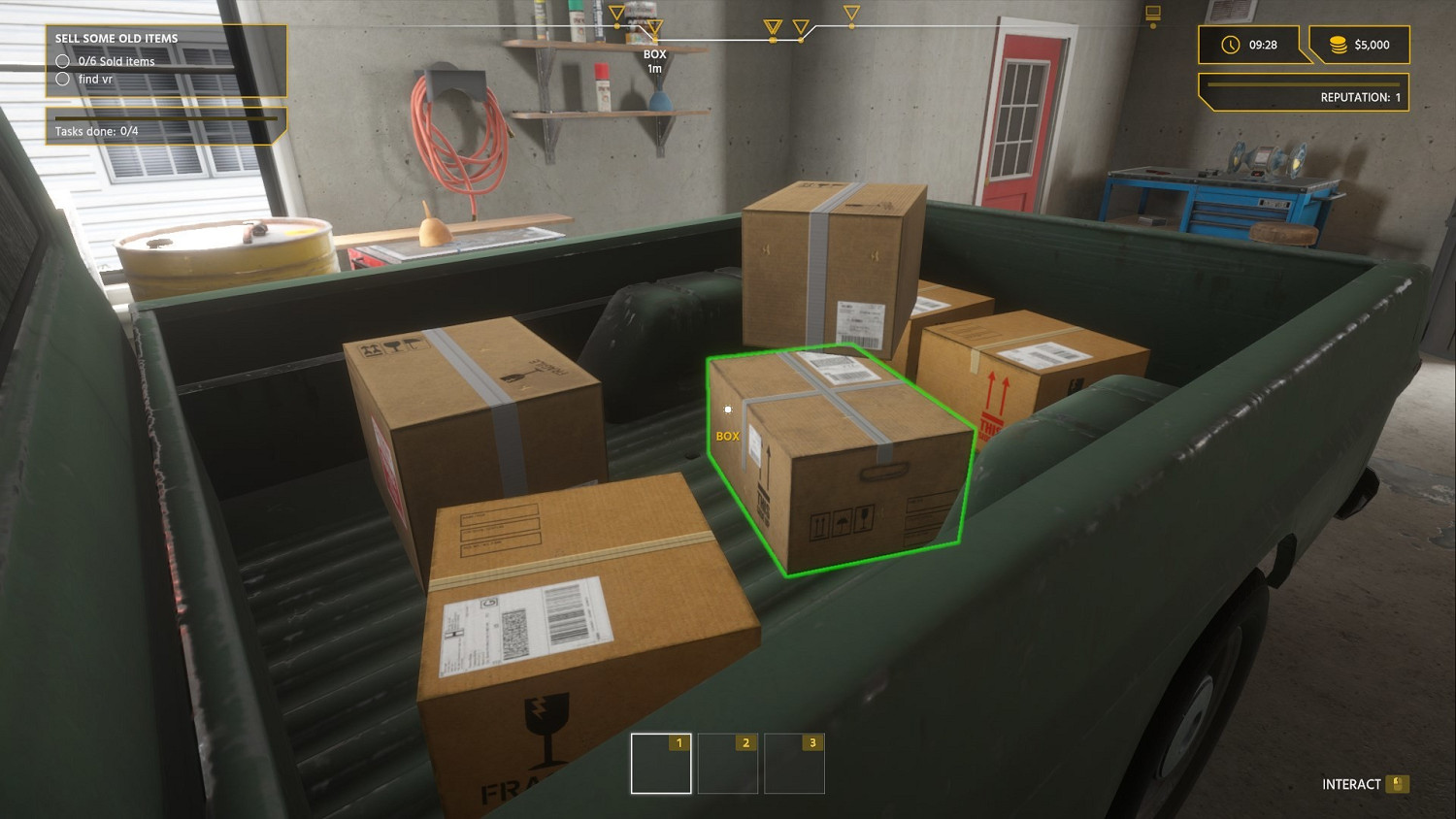Select the coins icon beside $5,000

(1339, 45)
